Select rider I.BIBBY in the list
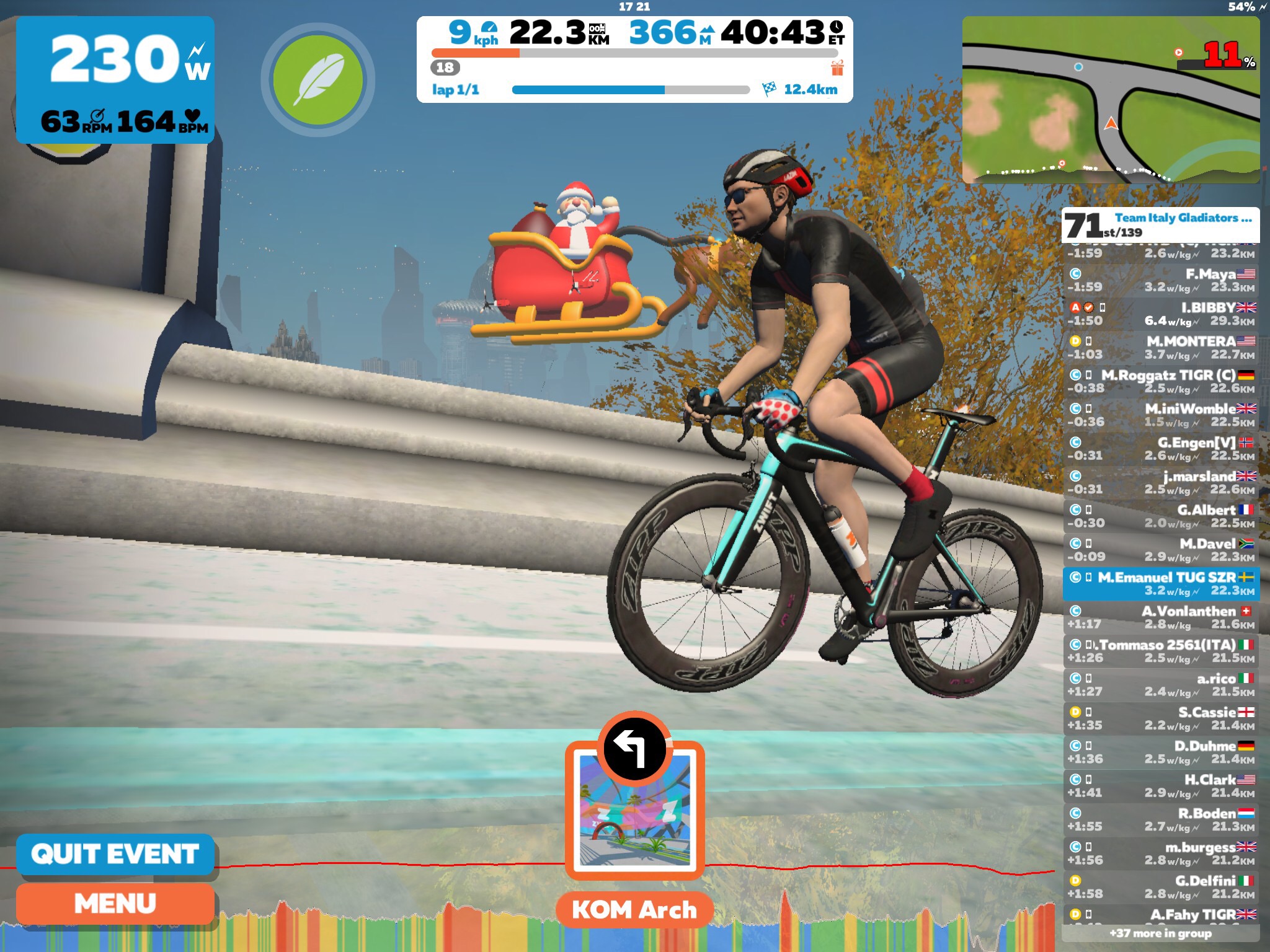Viewport: 1270px width, 952px height. coord(1161,314)
